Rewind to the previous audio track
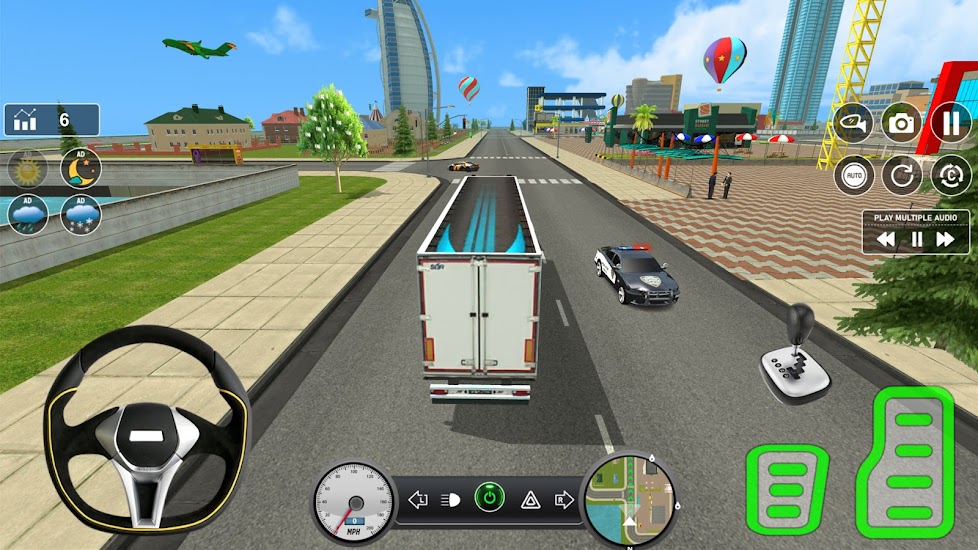978x550 pixels. point(885,240)
